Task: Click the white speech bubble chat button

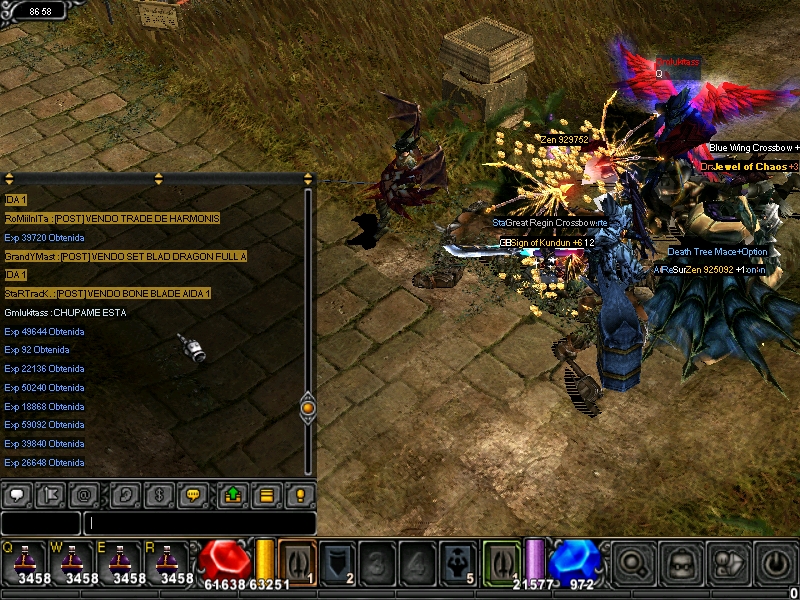Action: (17, 494)
